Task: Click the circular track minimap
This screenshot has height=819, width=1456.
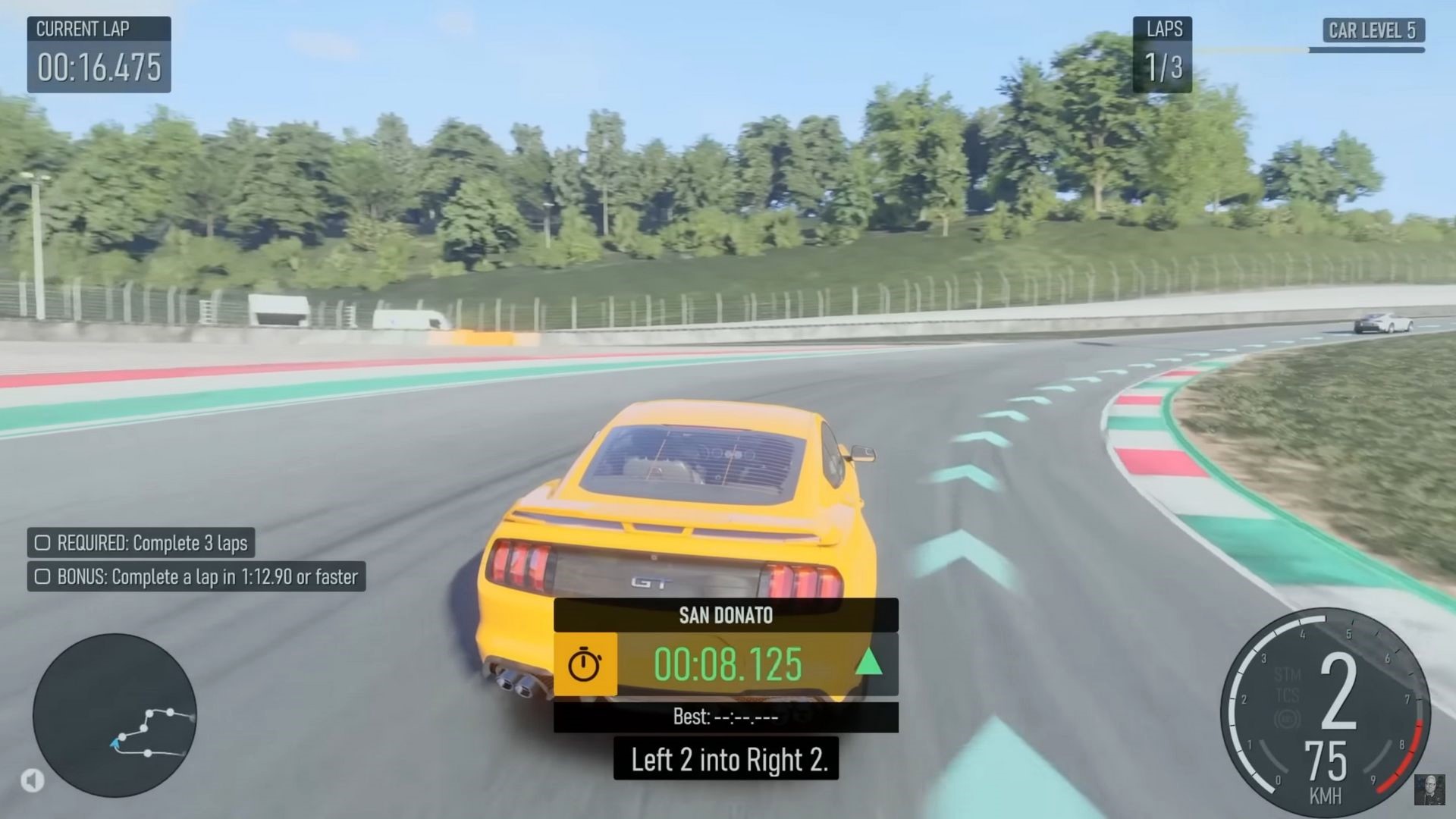Action: (115, 715)
